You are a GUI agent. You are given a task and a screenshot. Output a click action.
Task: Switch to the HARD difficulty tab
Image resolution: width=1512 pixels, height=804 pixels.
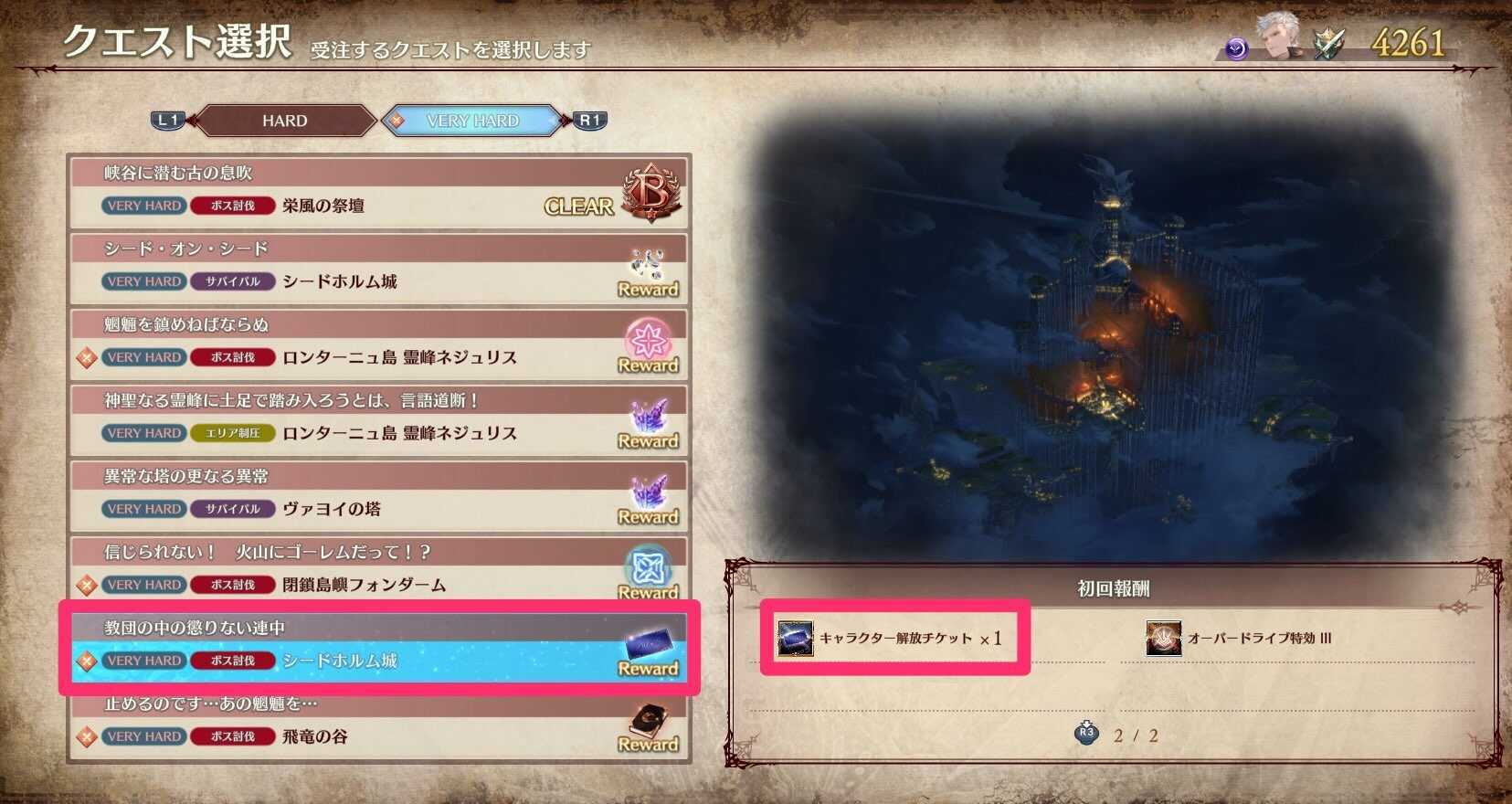pos(283,120)
